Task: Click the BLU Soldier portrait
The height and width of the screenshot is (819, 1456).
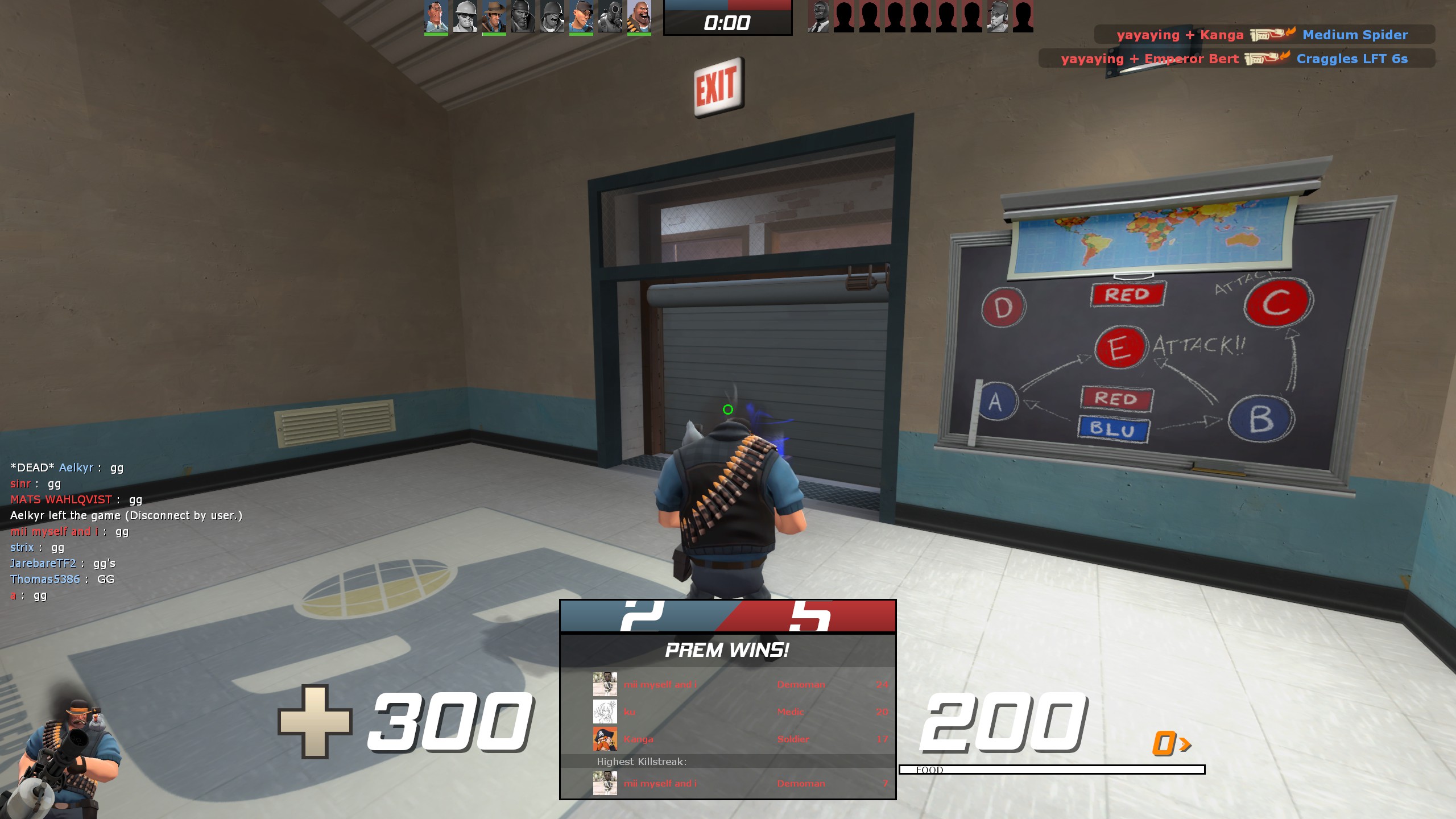Action: [x=552, y=16]
